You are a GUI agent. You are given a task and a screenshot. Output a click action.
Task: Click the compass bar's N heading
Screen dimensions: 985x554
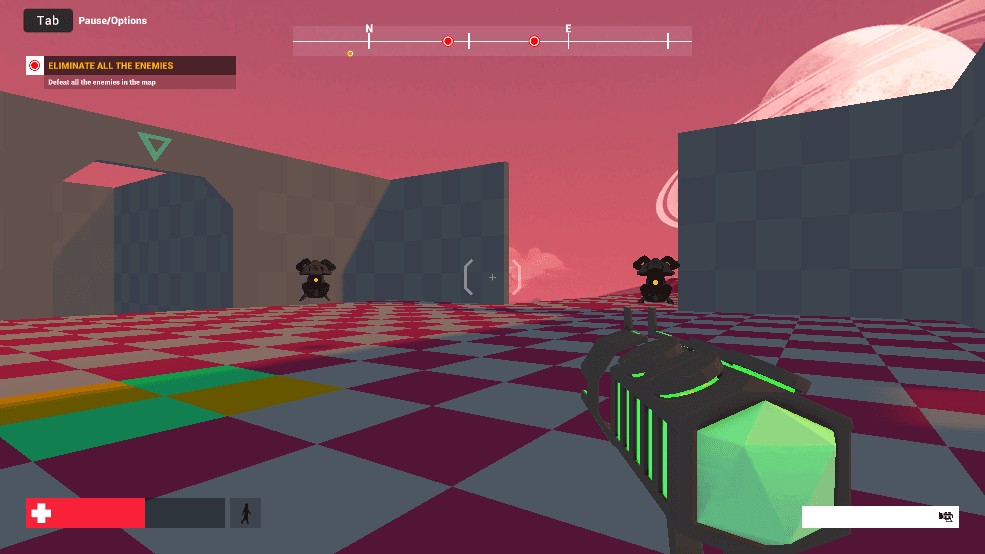click(x=369, y=29)
